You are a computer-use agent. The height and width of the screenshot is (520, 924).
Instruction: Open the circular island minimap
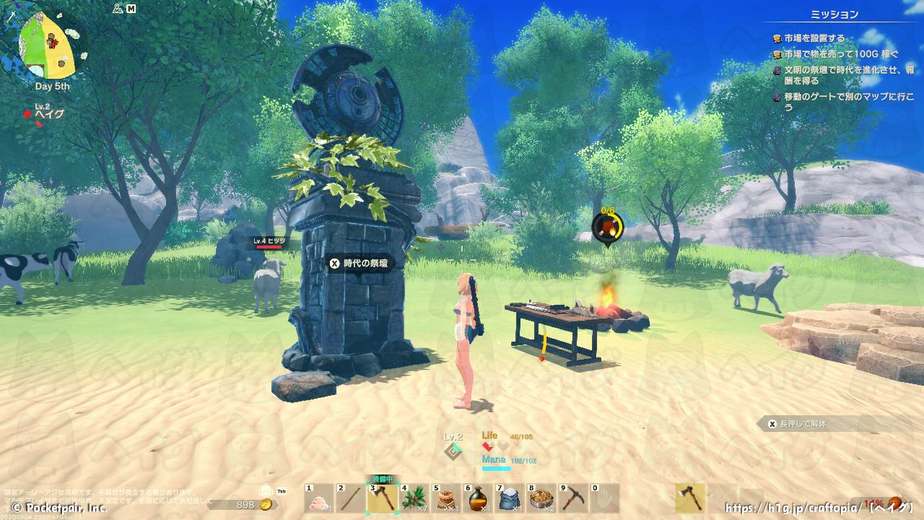[x=46, y=47]
